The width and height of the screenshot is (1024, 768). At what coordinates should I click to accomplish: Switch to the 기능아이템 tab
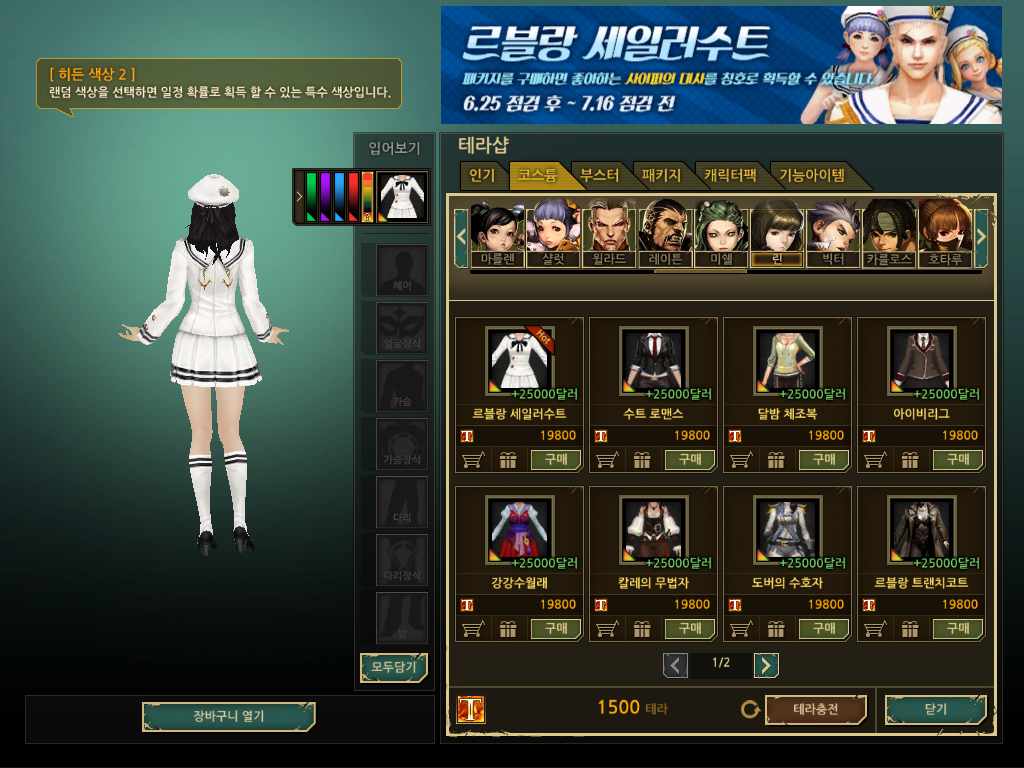point(811,176)
